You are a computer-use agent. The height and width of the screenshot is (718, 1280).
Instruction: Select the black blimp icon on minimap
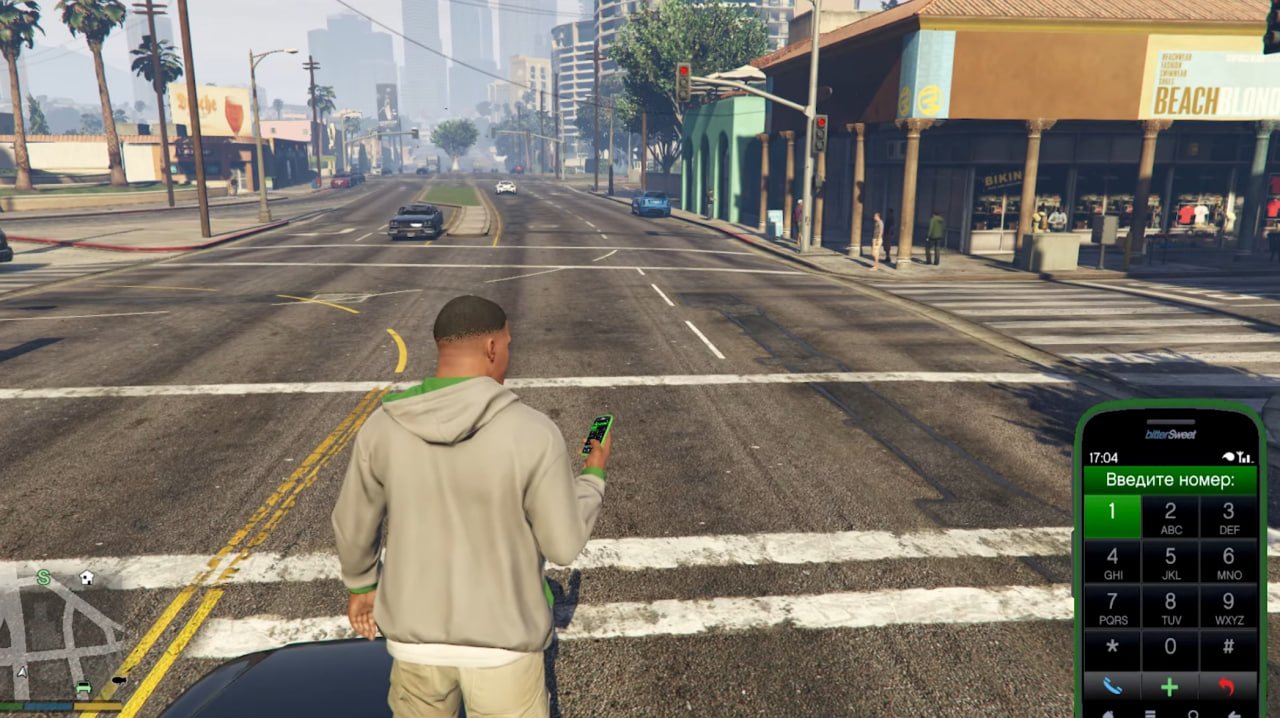point(119,681)
